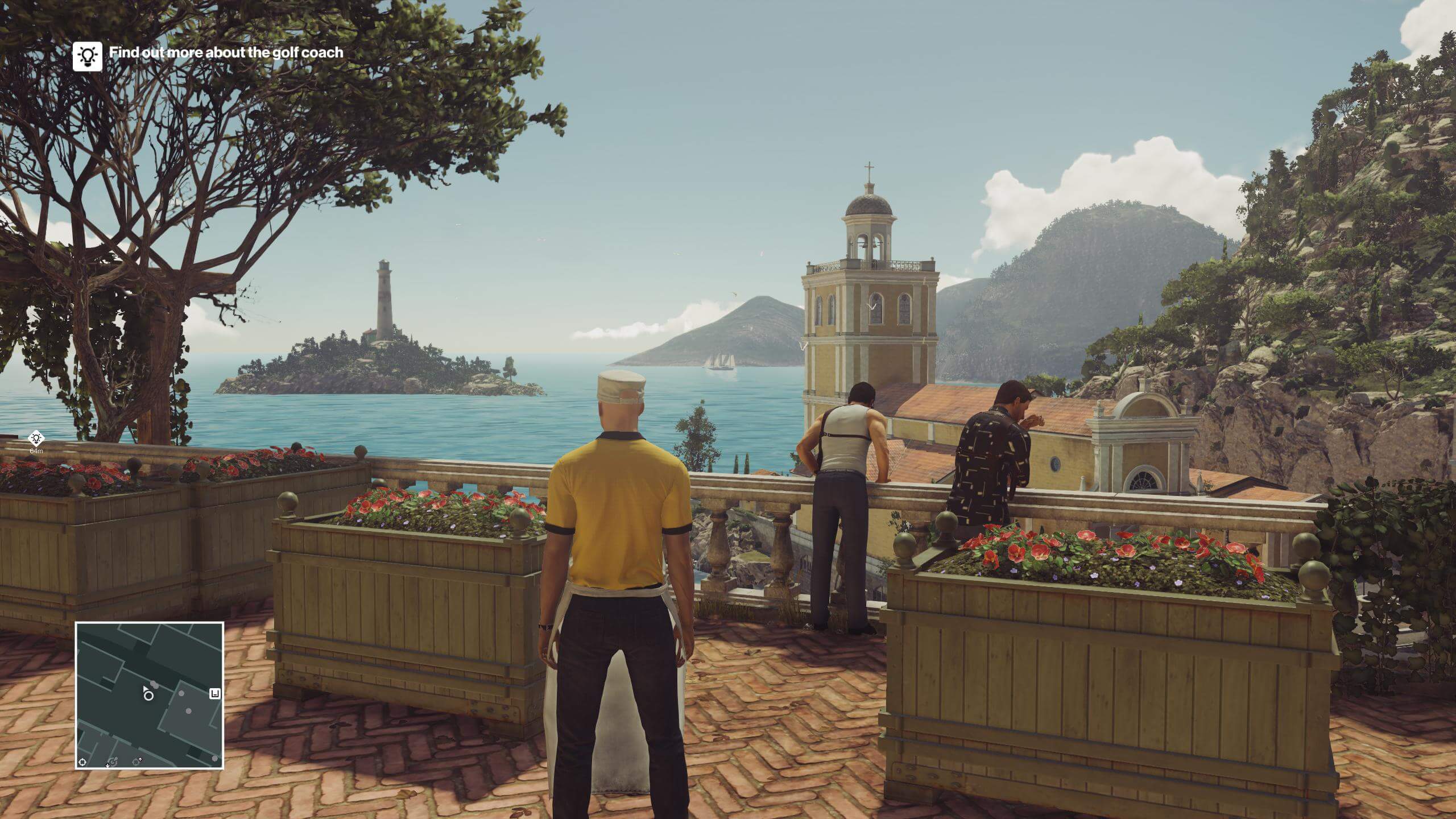Screen dimensions: 1456x819
Task: Click the lightbulb waypoint marker showing 64m
Action: 36,438
